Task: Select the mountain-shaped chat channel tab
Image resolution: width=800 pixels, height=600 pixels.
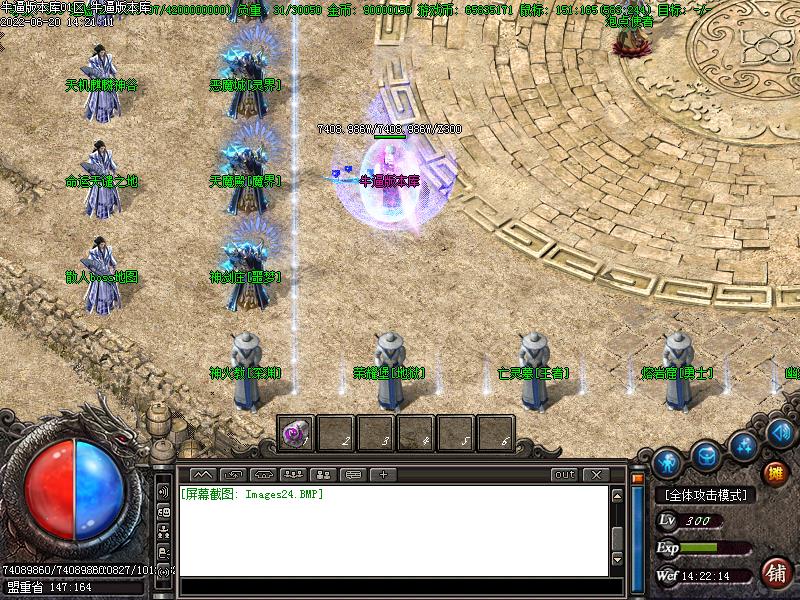Action: click(203, 474)
